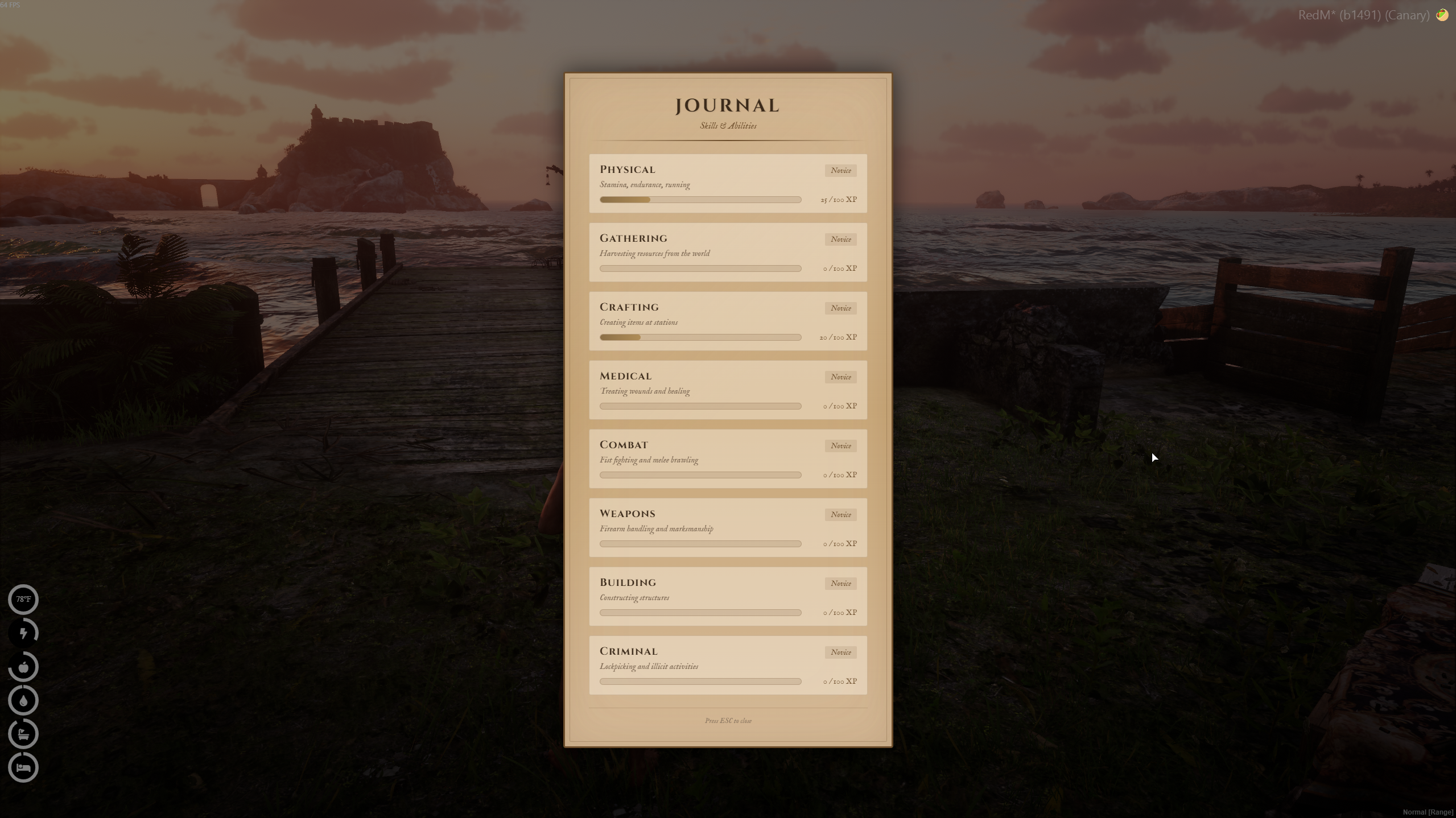Viewport: 1456px width, 818px height.
Task: Select the water drop thirst icon
Action: (x=23, y=700)
